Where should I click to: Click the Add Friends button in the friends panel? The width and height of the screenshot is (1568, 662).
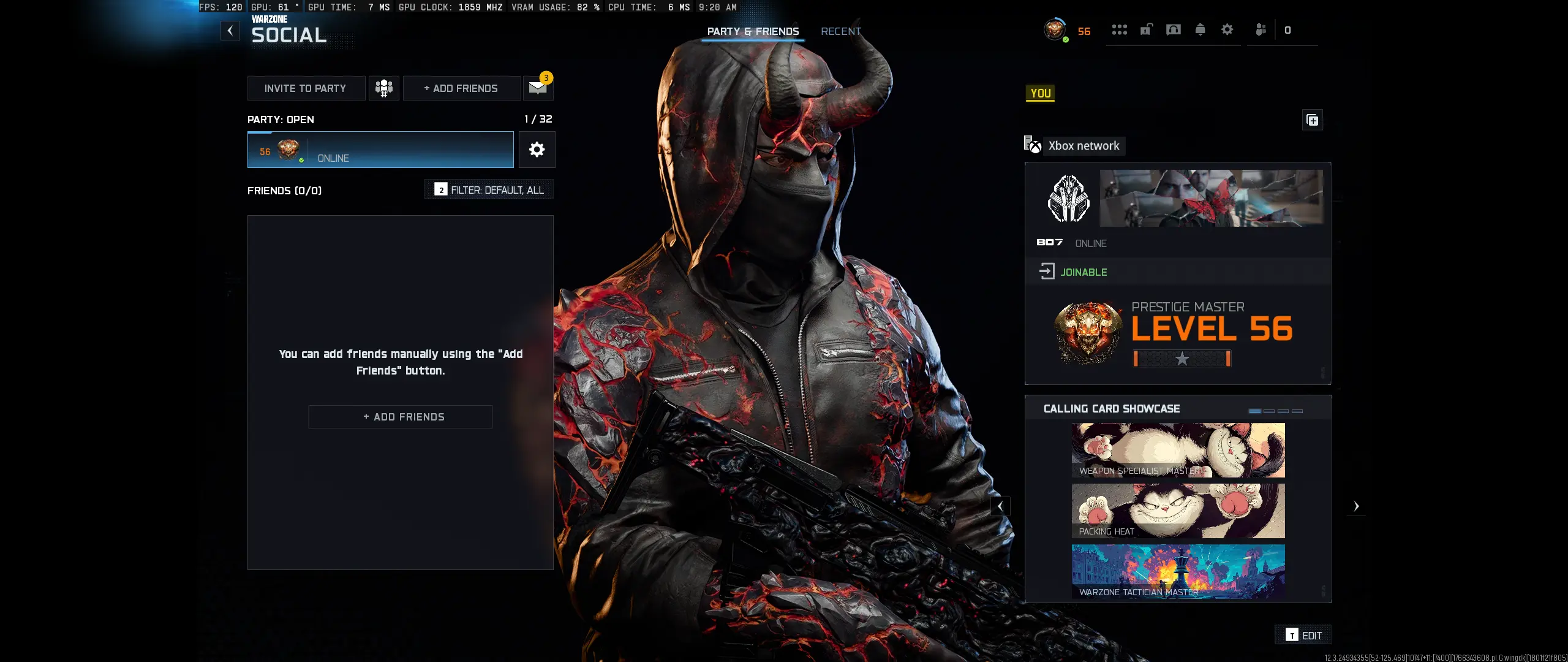[x=400, y=416]
